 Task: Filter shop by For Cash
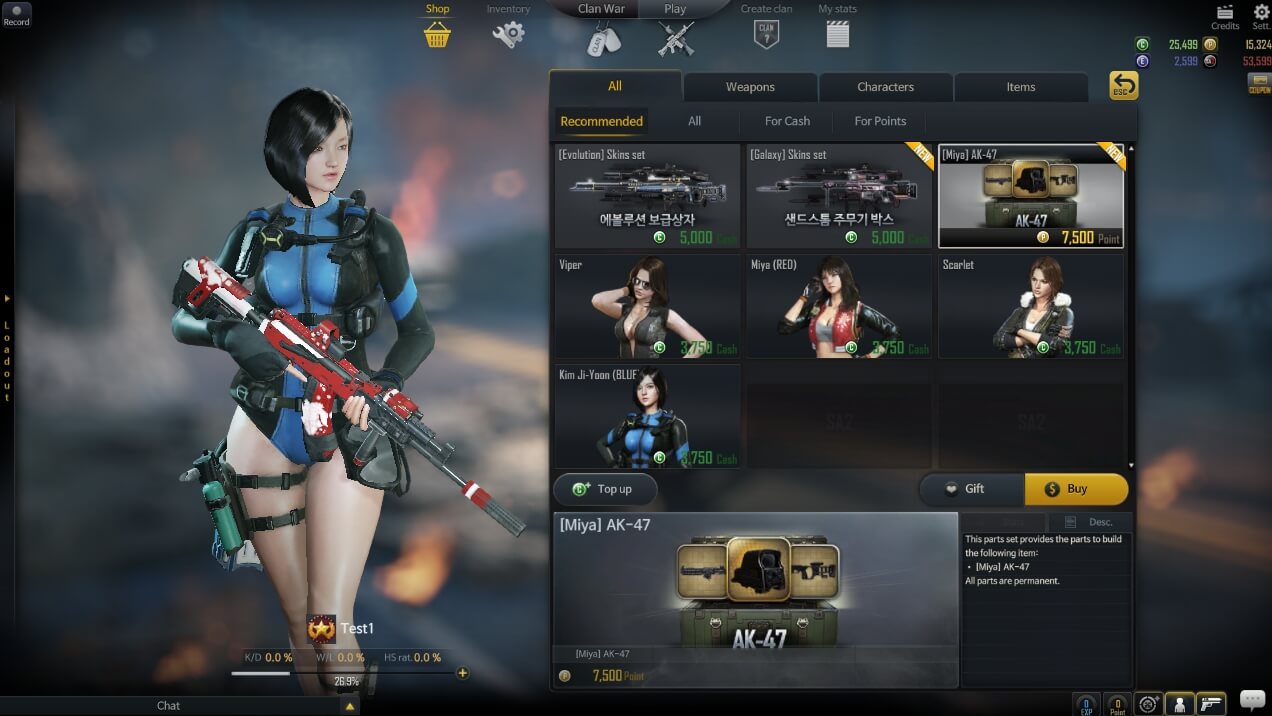click(x=787, y=121)
